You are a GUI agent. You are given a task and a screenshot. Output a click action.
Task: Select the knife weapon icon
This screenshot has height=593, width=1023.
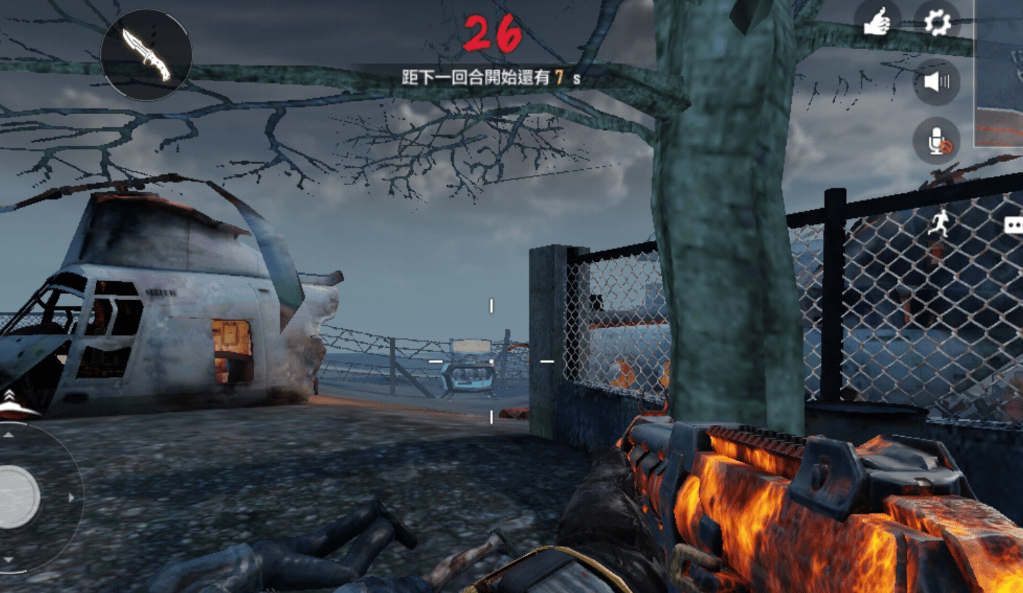146,54
